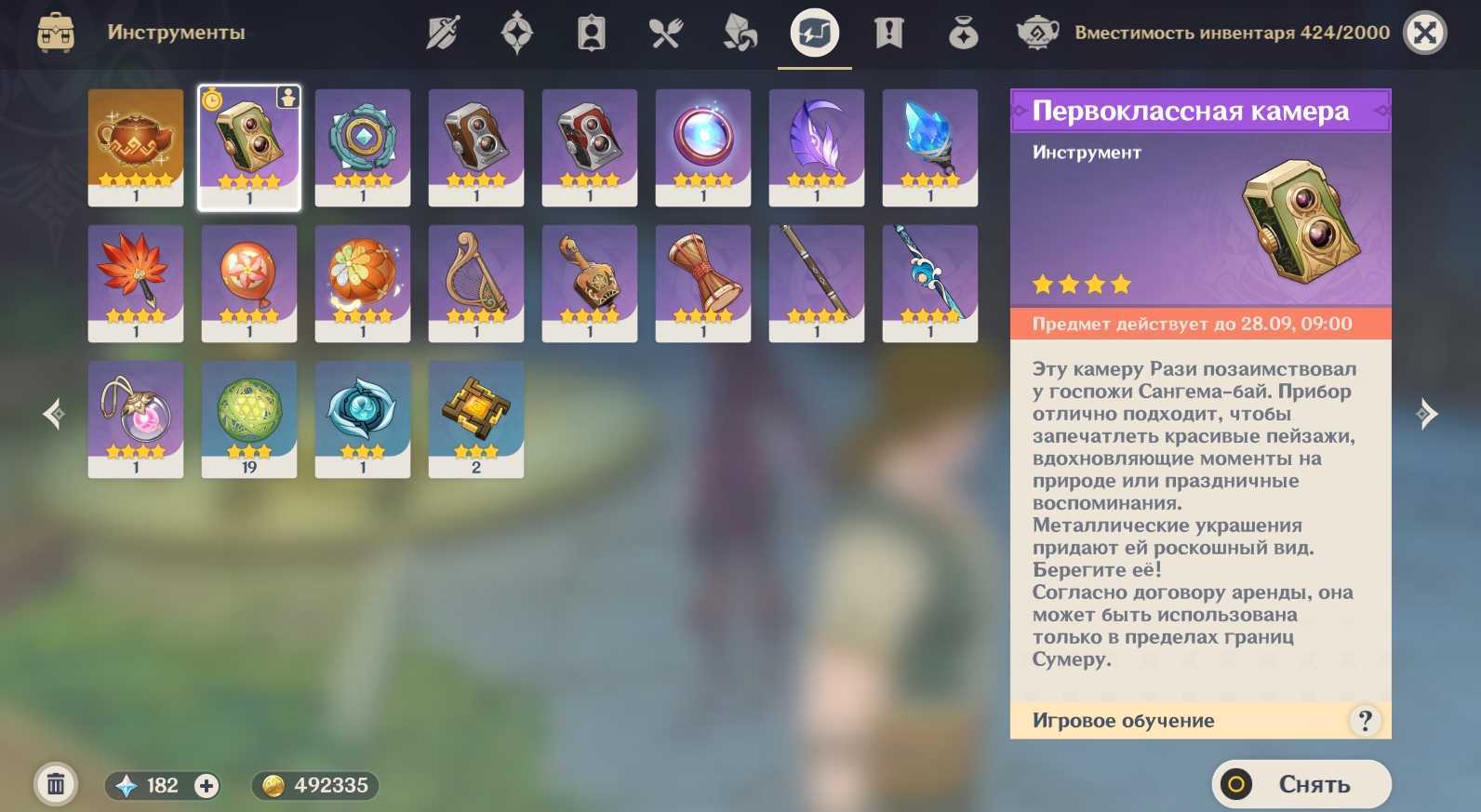Select the red maple leaf gadget

[x=136, y=283]
